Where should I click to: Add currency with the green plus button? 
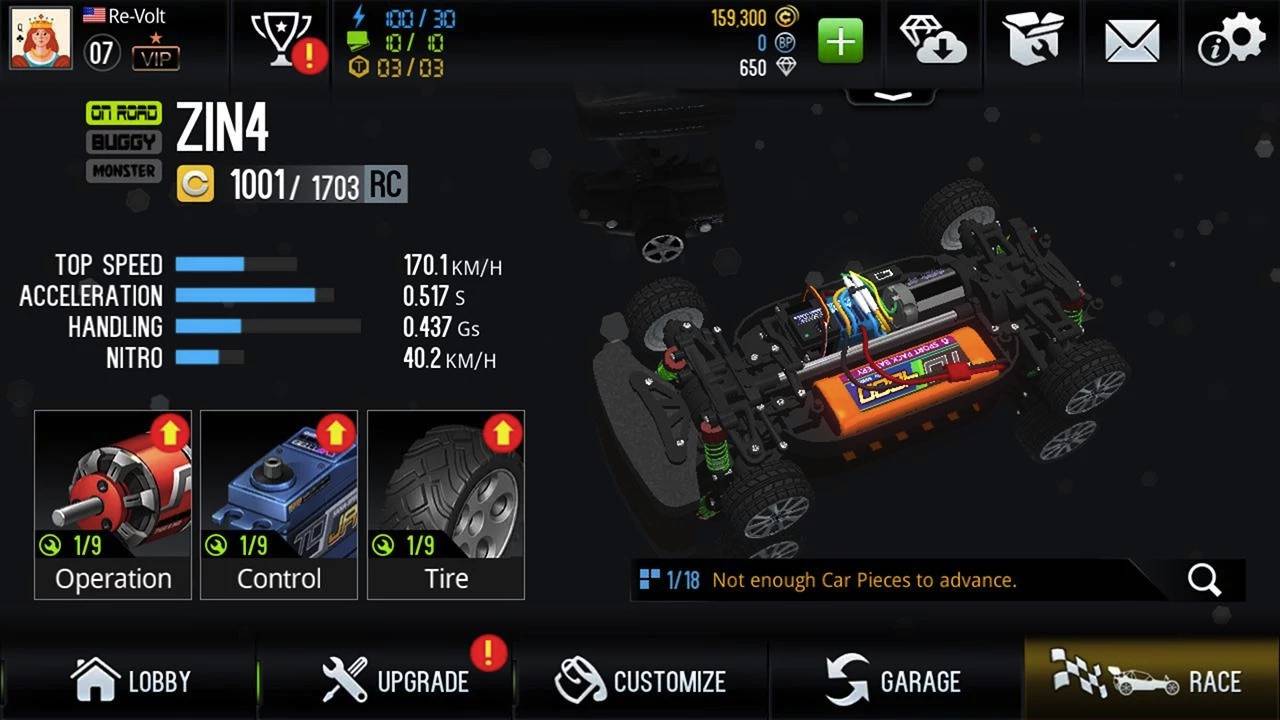point(840,42)
